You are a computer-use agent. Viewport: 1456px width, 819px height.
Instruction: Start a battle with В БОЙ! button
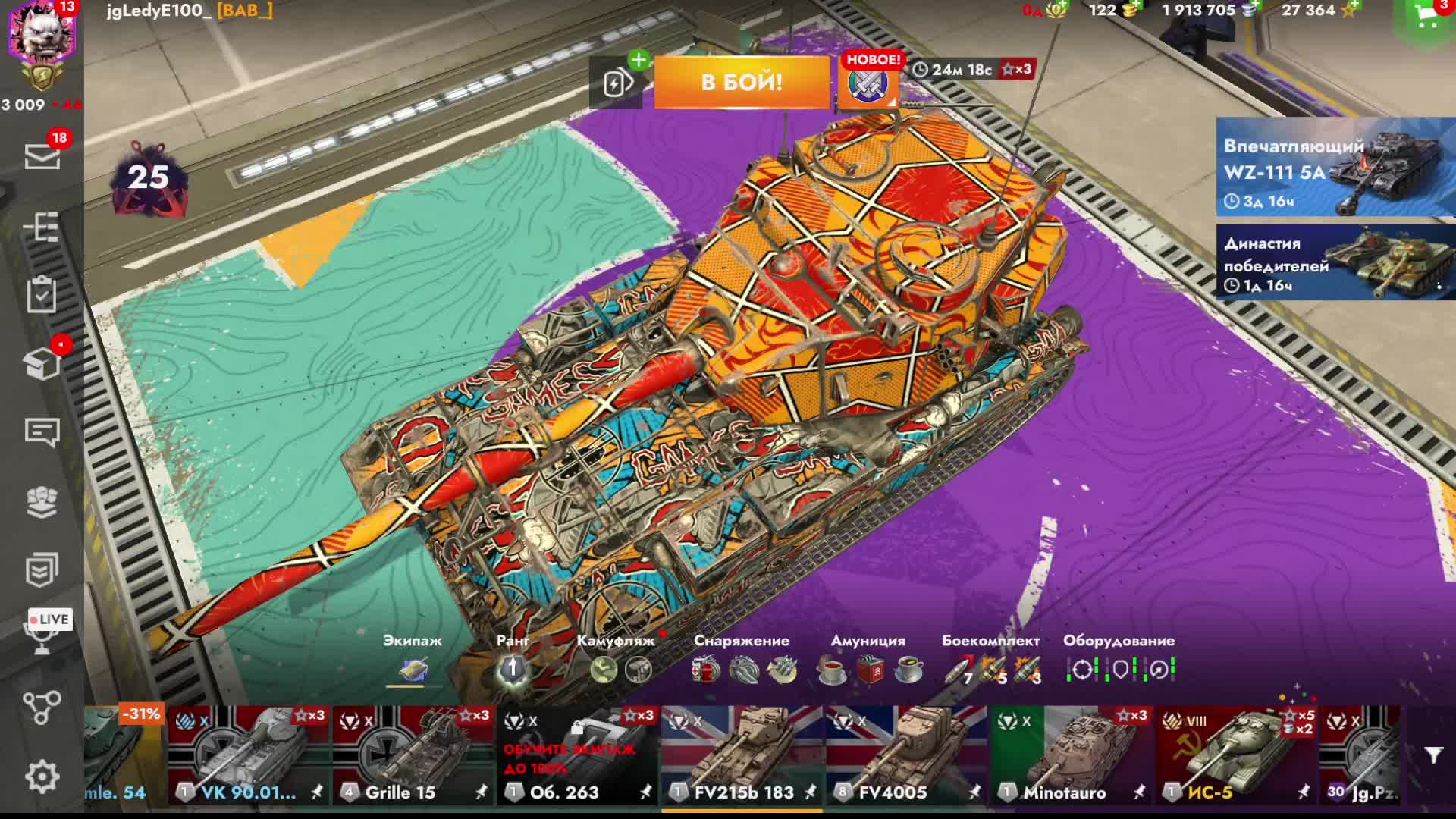click(742, 82)
